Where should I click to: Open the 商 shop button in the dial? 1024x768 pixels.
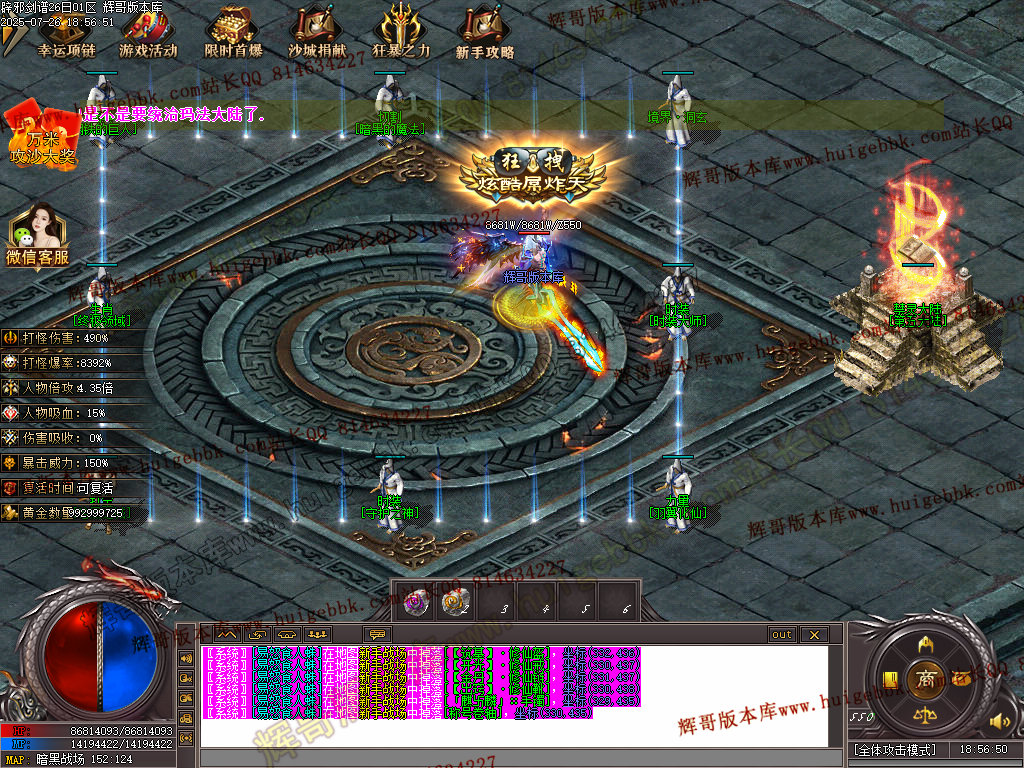925,679
